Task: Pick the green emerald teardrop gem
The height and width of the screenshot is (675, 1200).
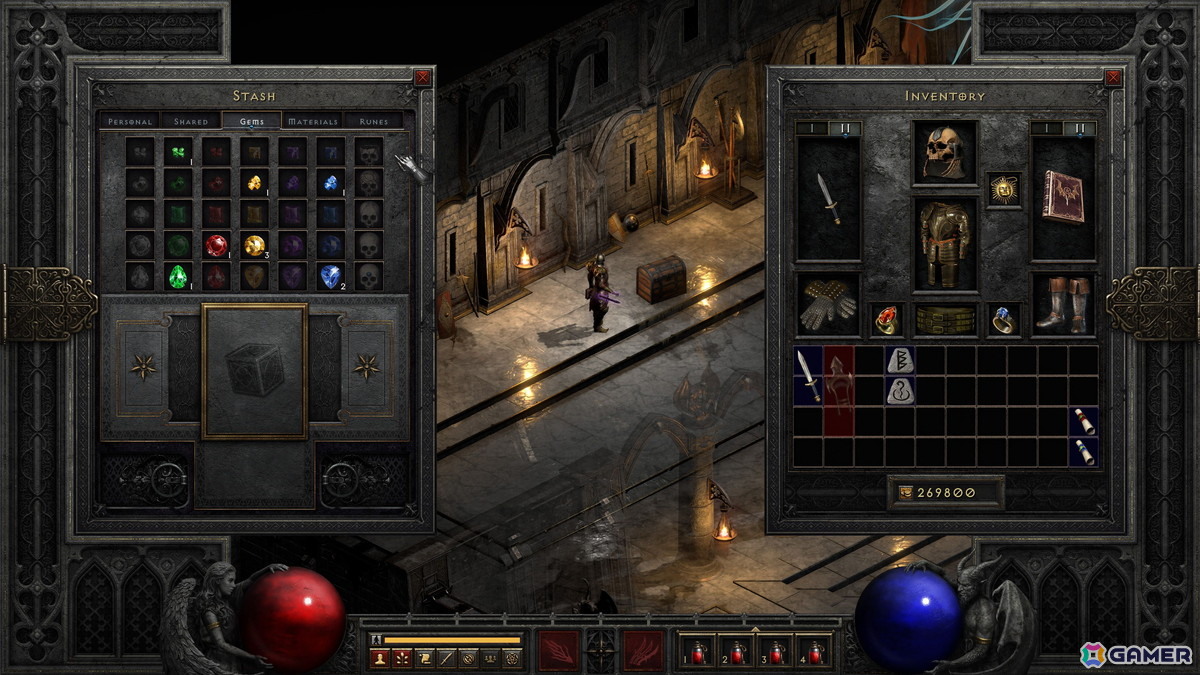Action: click(x=178, y=276)
